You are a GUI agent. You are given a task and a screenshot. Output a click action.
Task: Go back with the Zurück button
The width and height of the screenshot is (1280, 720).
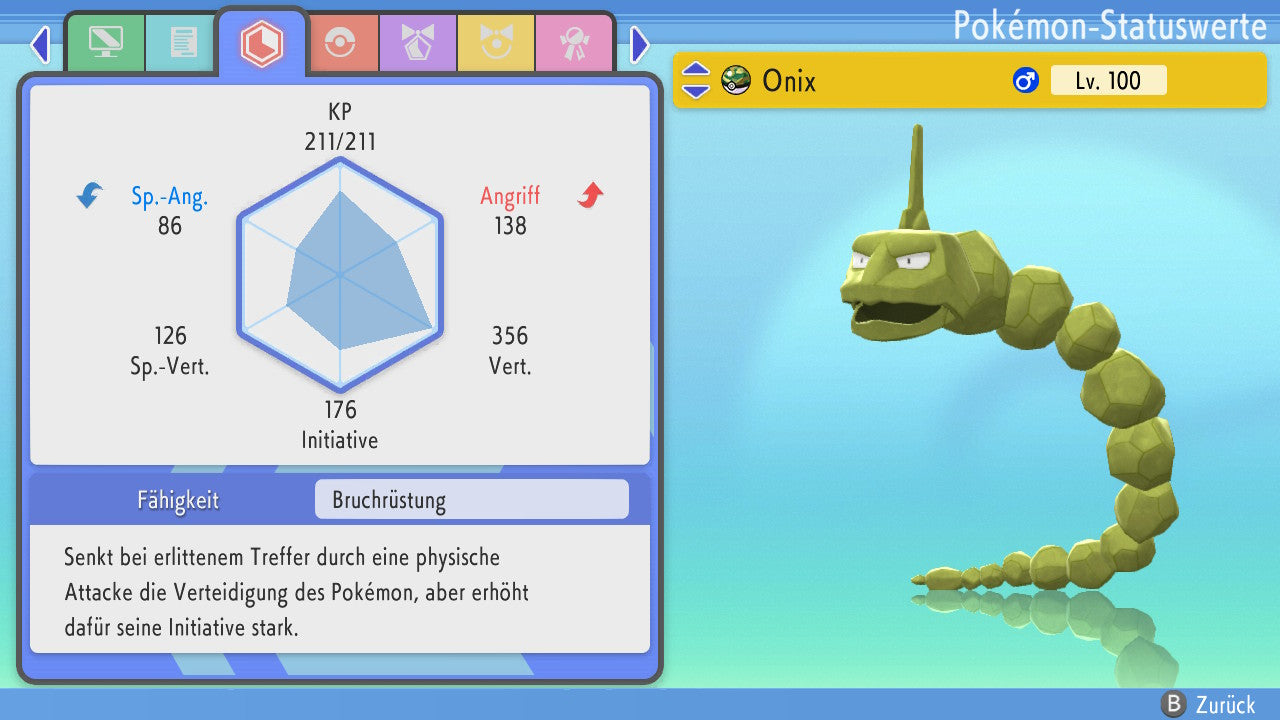click(1208, 704)
